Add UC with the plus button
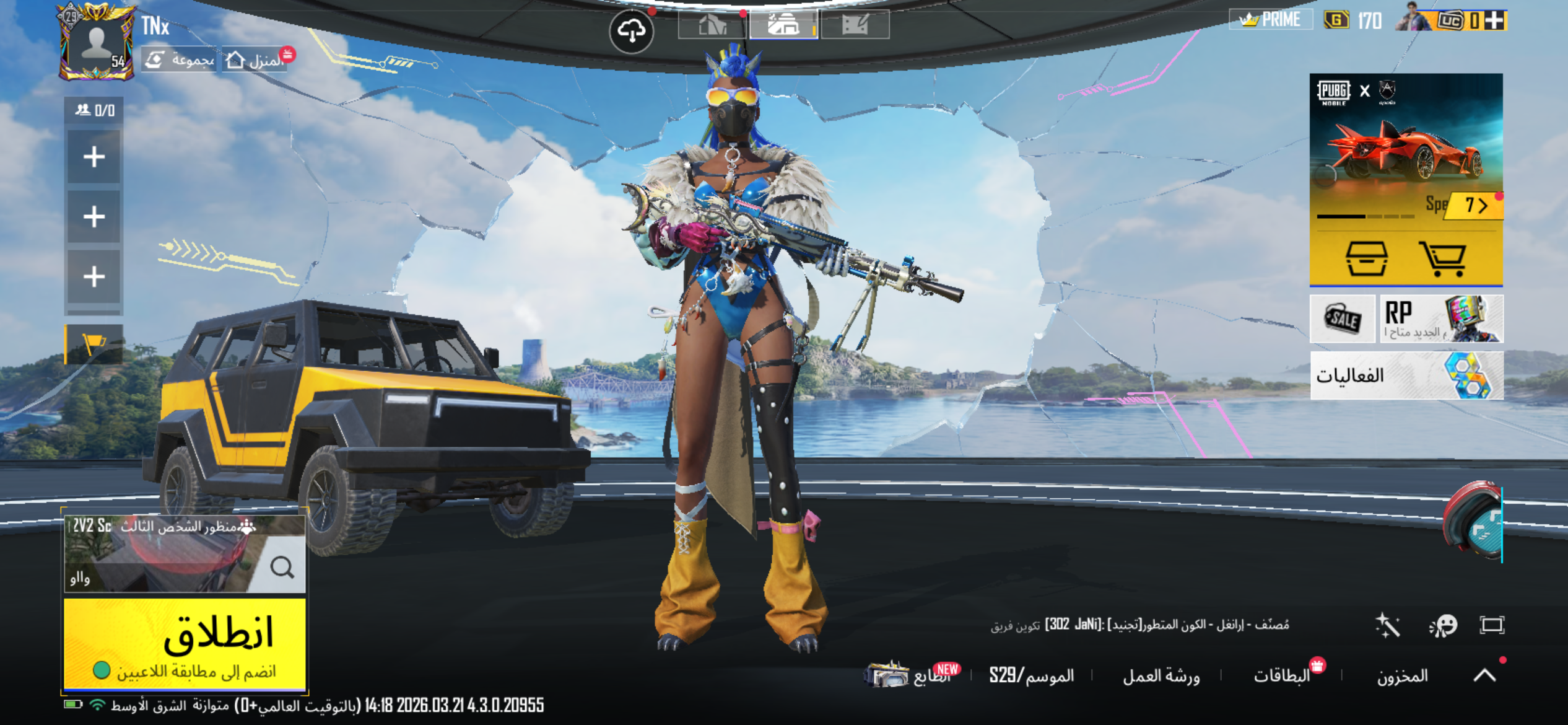 pyautogui.click(x=1495, y=20)
